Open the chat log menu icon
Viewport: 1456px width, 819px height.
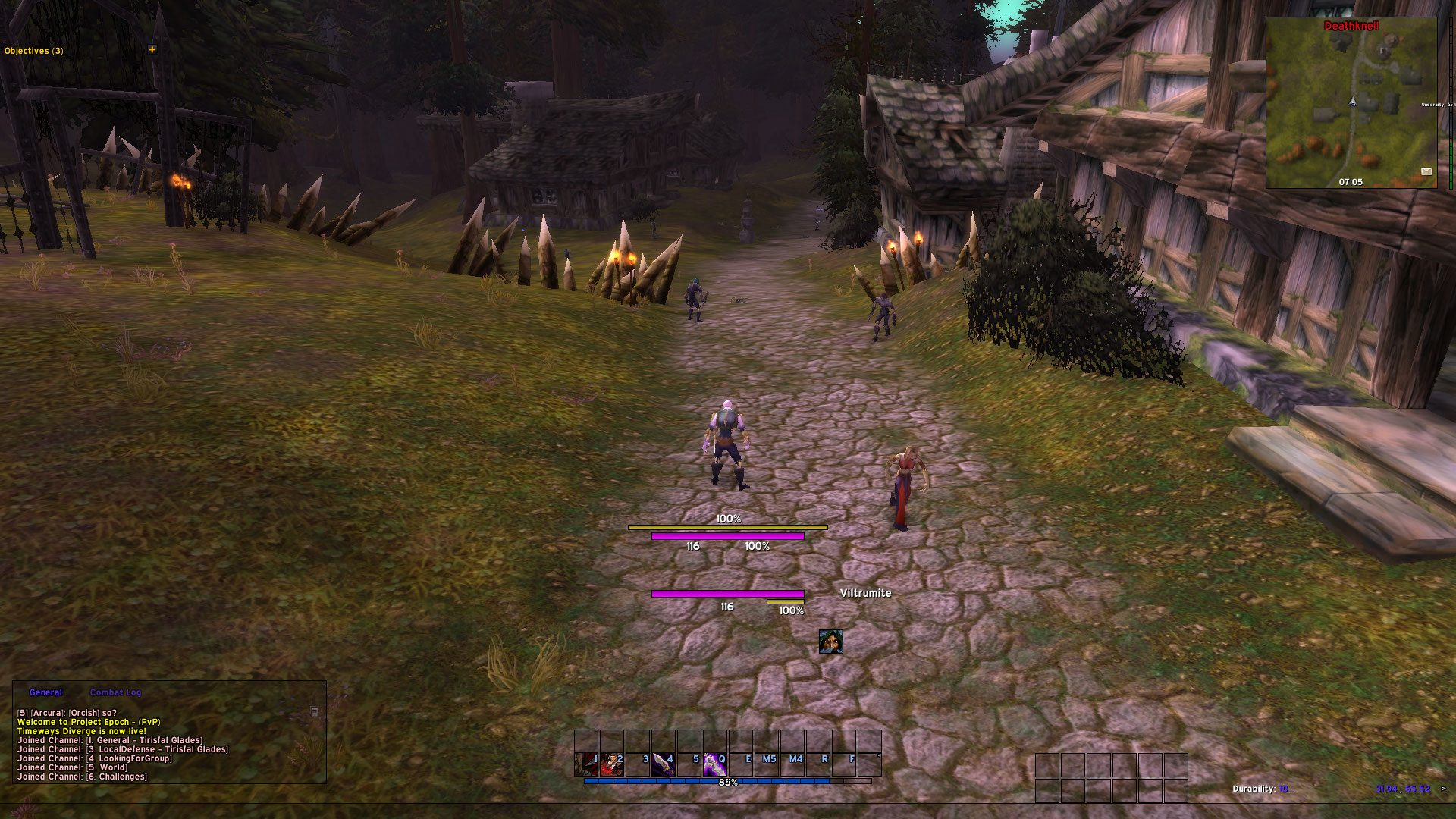[x=315, y=711]
